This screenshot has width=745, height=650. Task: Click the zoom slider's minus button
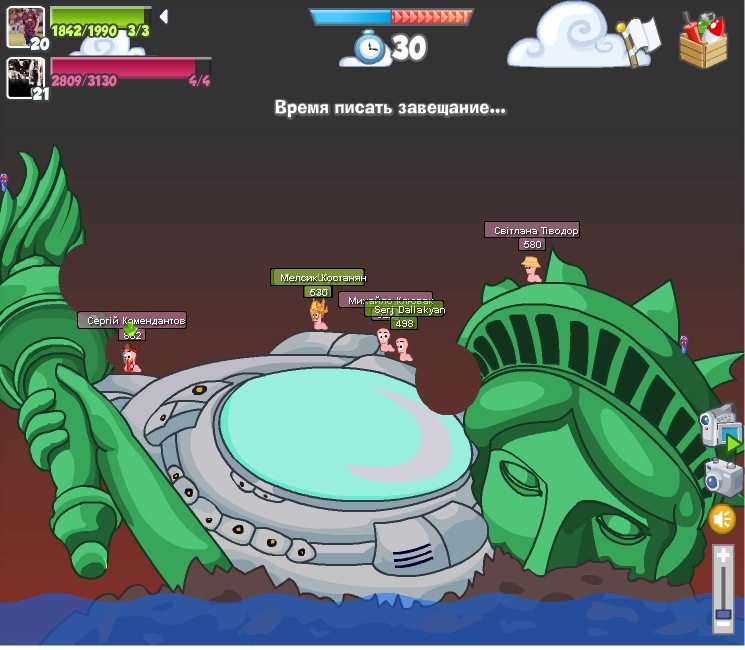point(722,625)
